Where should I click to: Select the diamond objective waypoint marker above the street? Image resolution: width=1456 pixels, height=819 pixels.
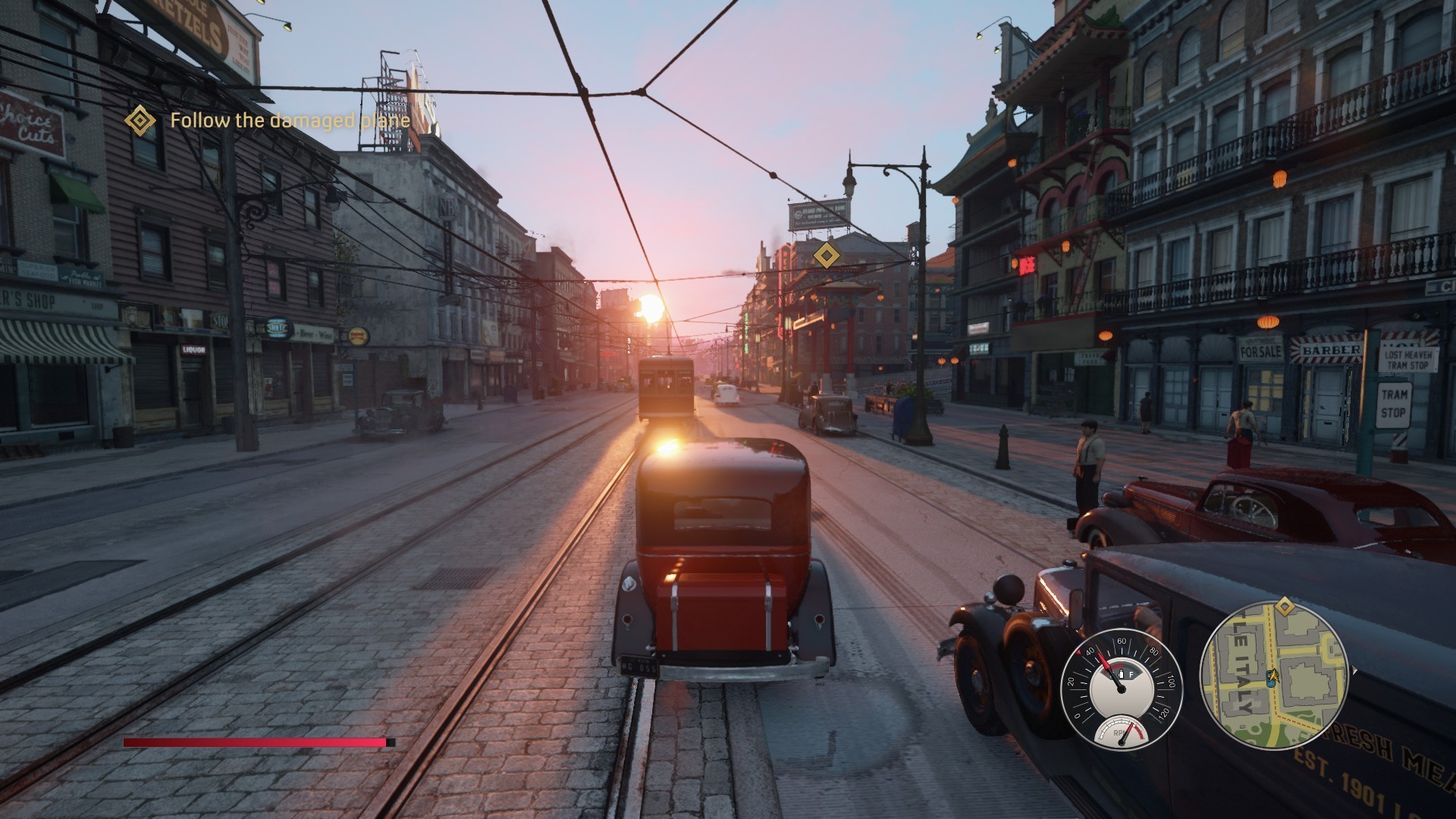tap(826, 255)
